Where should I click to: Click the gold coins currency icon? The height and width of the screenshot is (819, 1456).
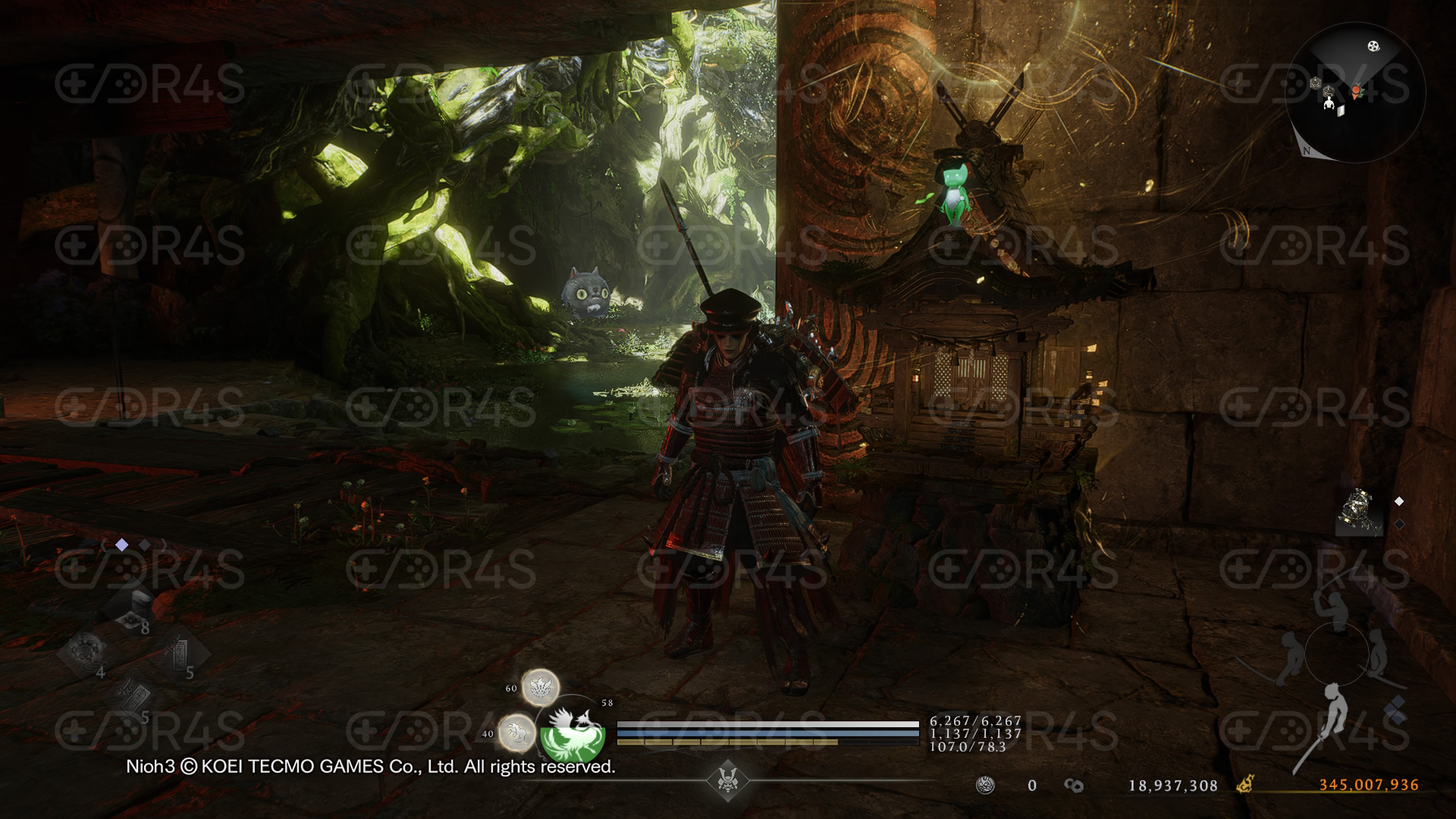1073,785
